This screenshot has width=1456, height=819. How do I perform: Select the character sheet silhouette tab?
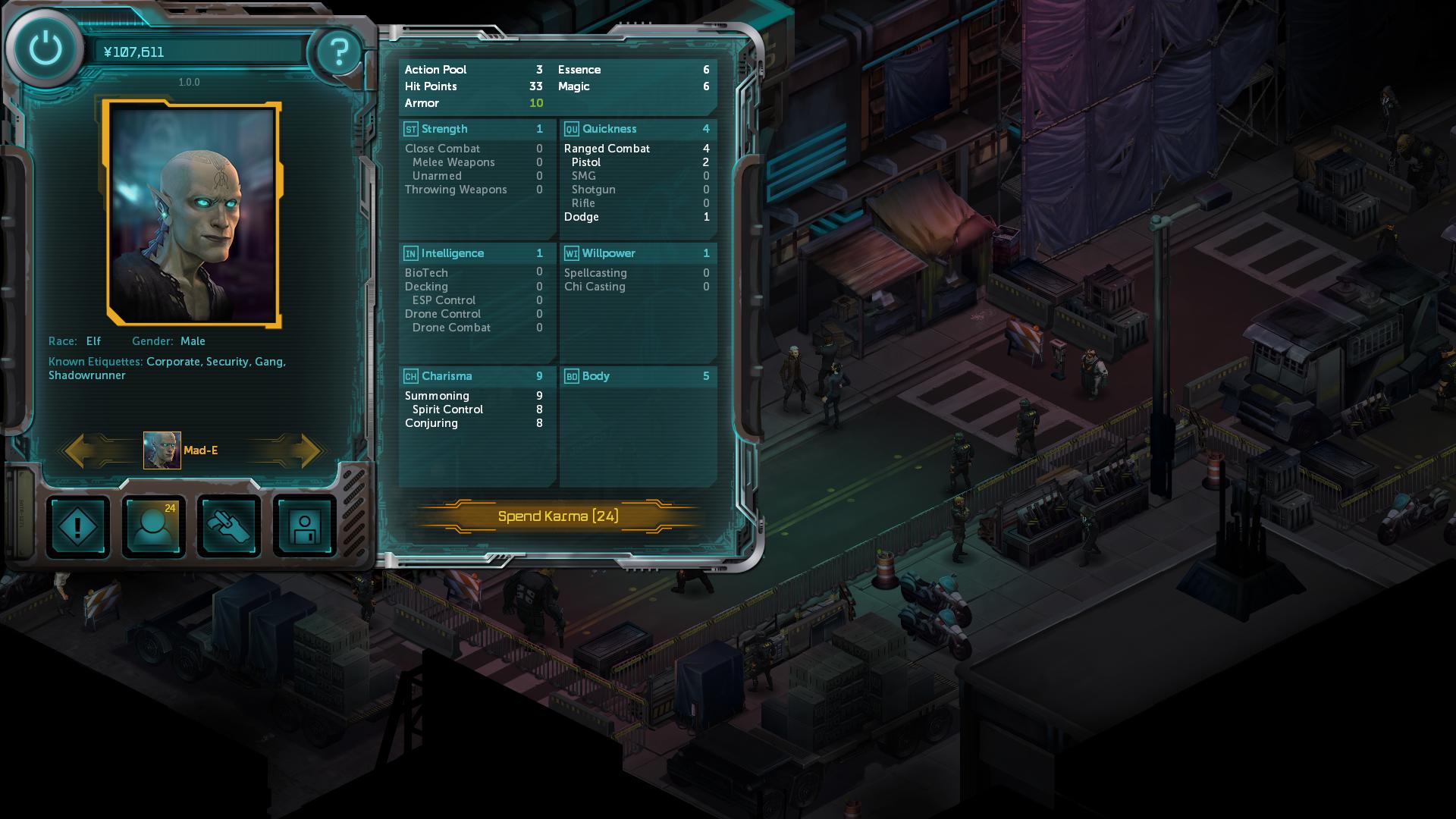[153, 527]
